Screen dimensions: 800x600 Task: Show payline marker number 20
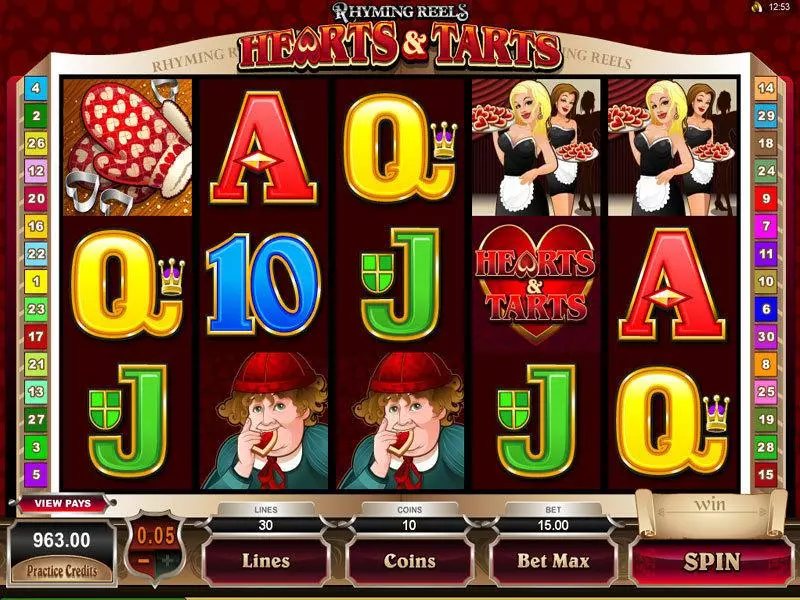[x=35, y=199]
